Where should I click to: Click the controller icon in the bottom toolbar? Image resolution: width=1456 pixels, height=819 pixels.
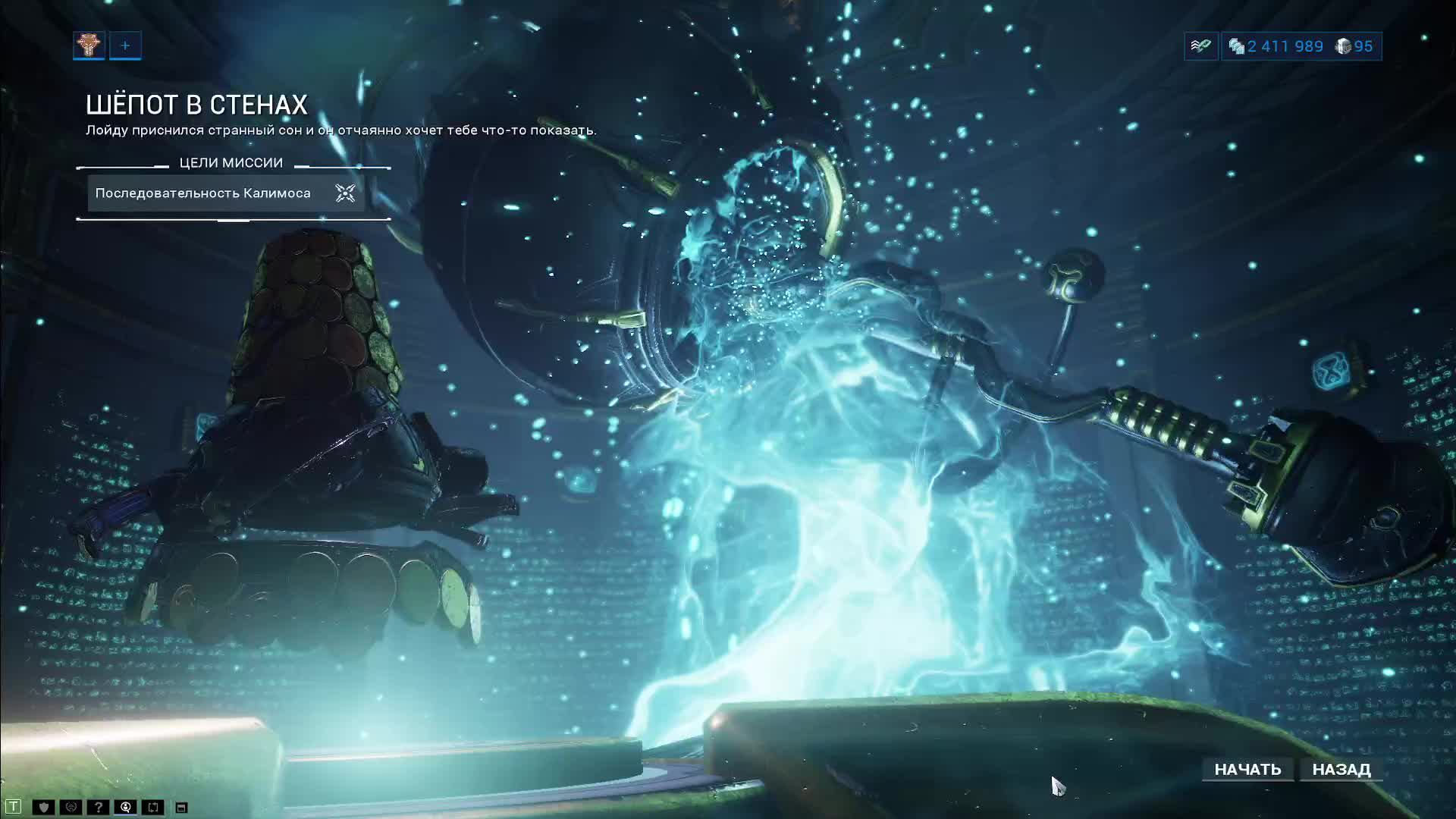[70, 806]
